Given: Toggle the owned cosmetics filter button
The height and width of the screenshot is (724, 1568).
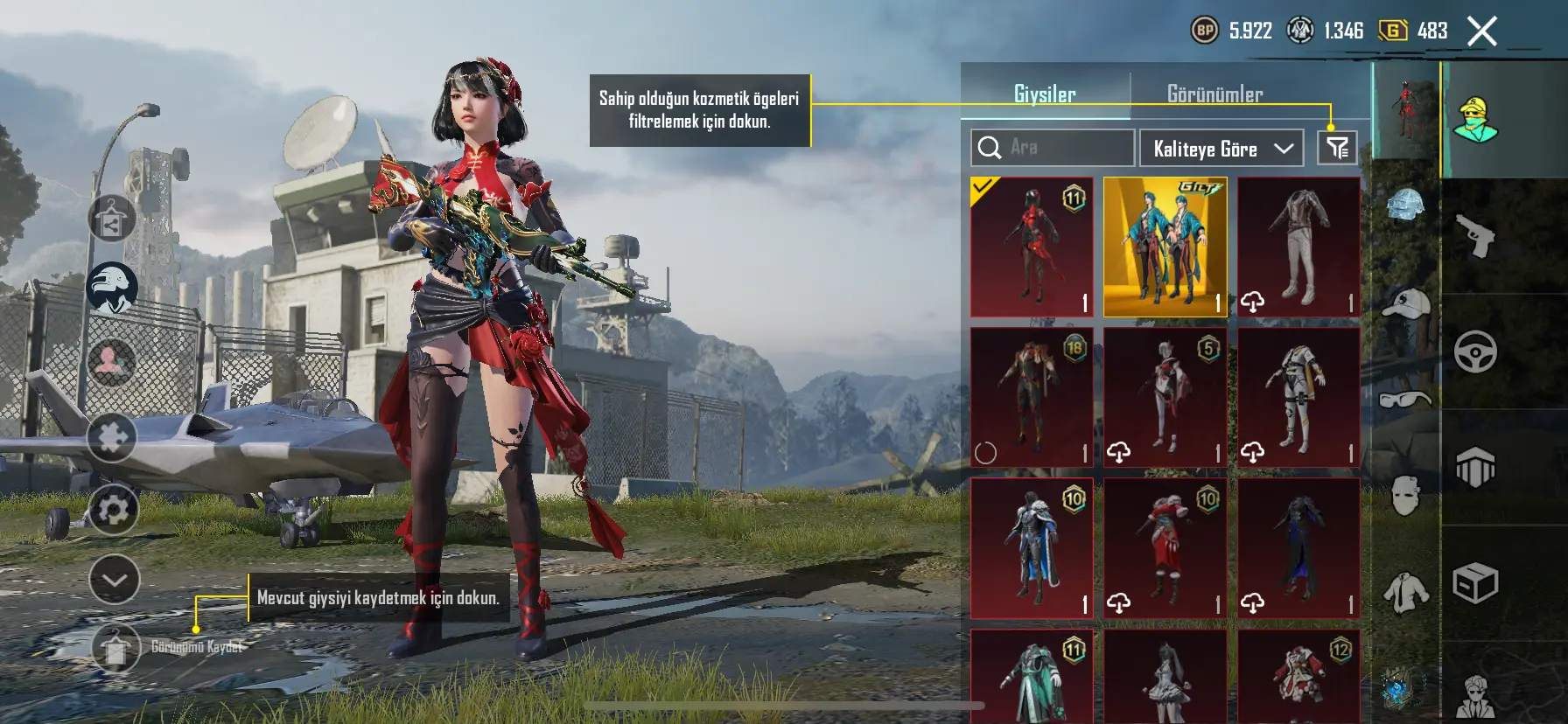Looking at the screenshot, I should pyautogui.click(x=1337, y=148).
